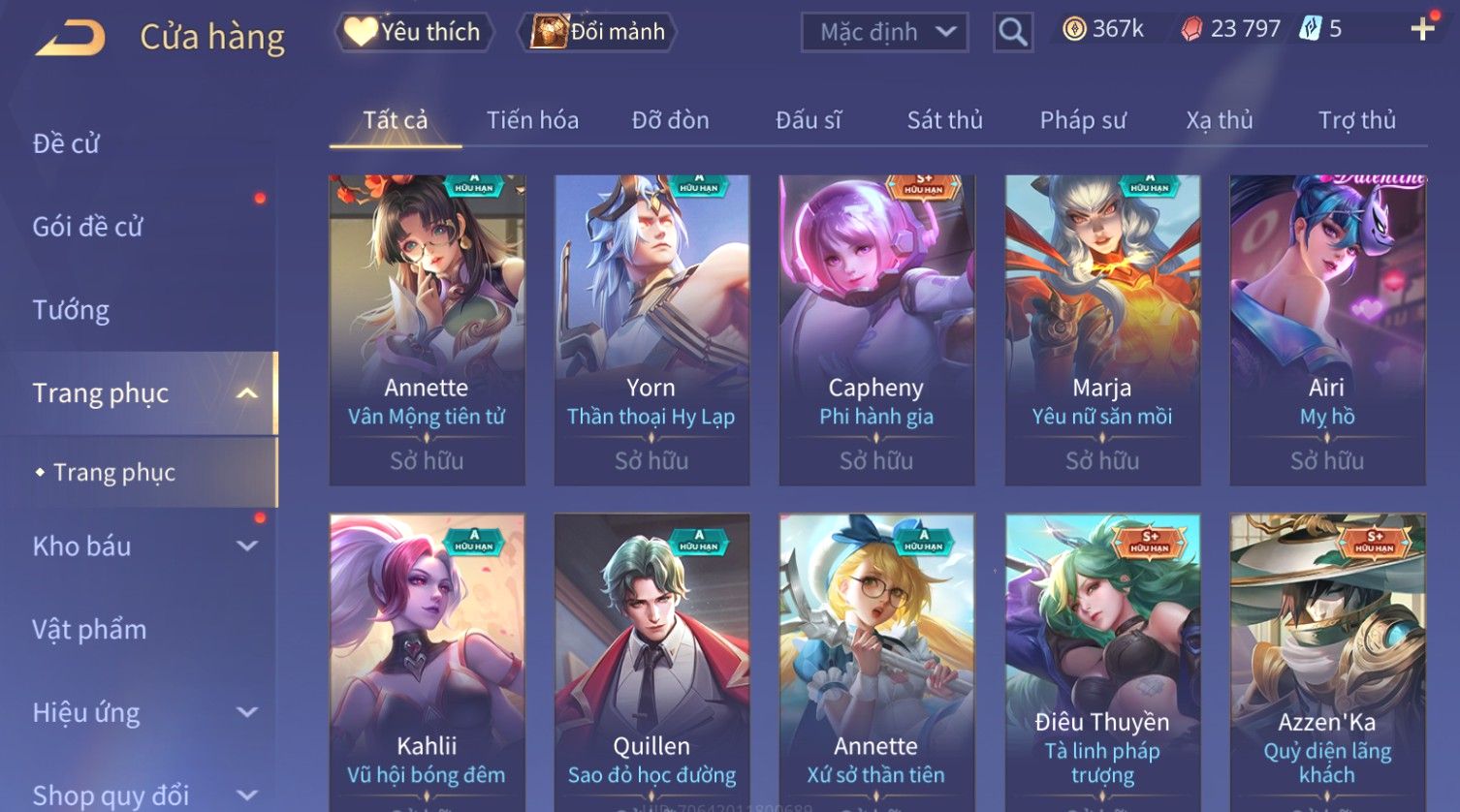Expand the Mặc định sort dropdown
Viewport: 1460px width, 812px height.
point(884,32)
